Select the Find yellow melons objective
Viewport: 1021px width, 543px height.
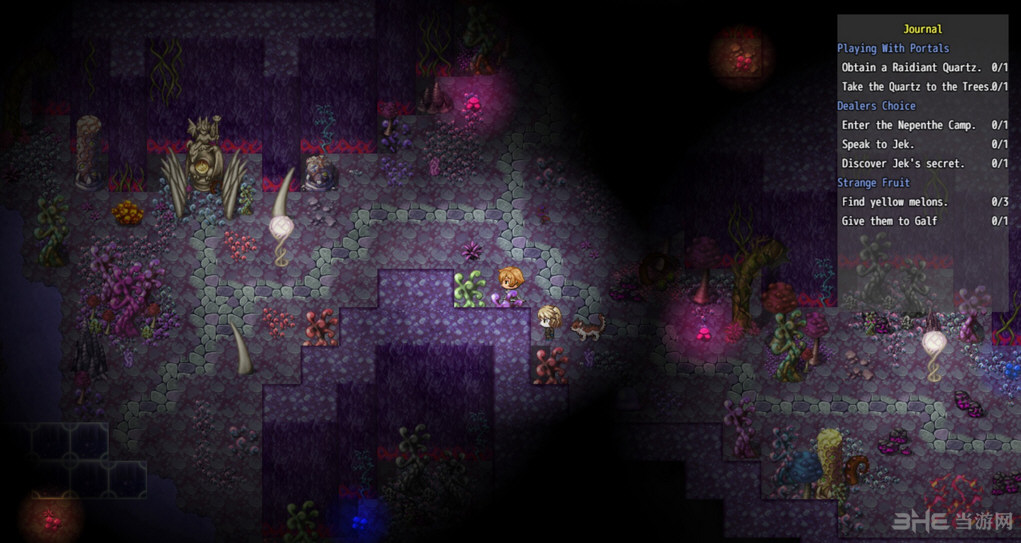[894, 202]
